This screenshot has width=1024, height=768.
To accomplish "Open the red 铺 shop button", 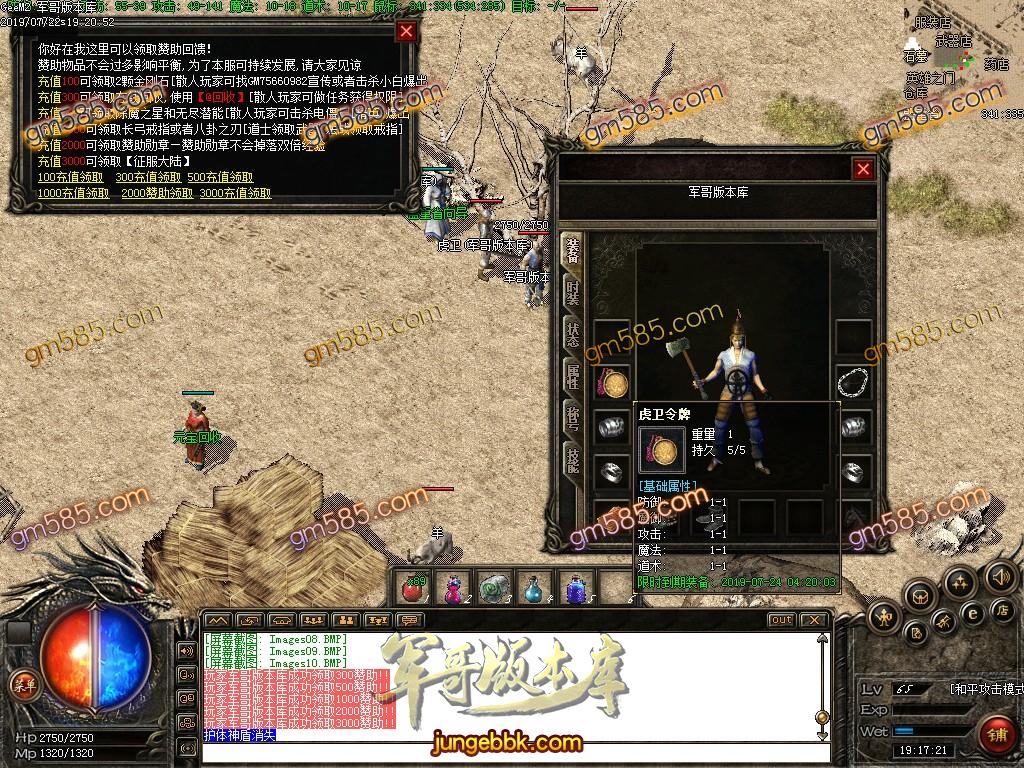I will coord(996,732).
